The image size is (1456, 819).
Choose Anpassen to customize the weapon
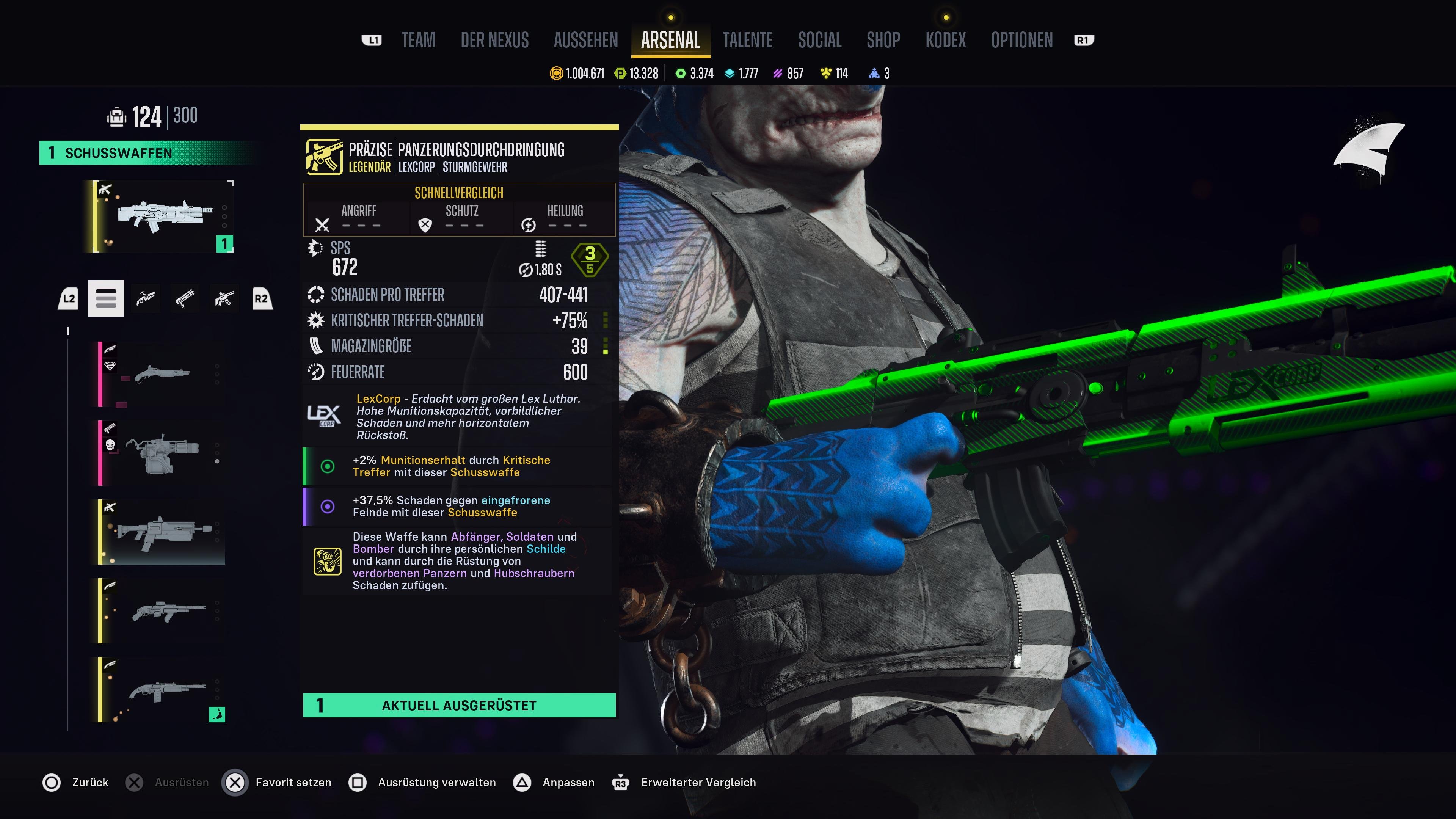coord(568,782)
